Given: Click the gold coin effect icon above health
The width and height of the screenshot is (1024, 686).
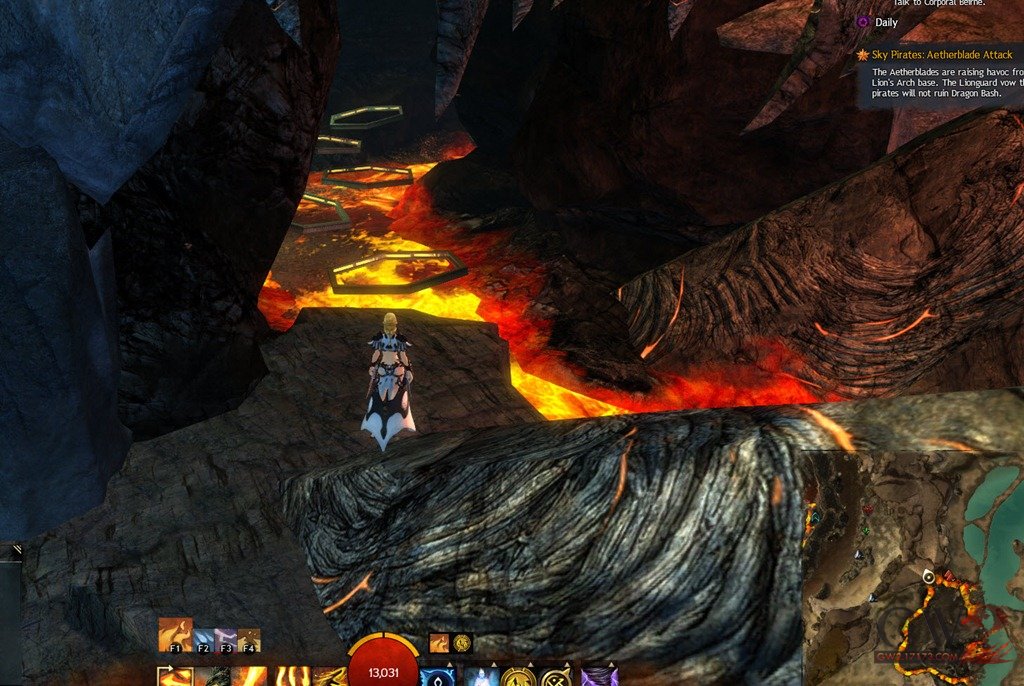Looking at the screenshot, I should click(x=462, y=643).
